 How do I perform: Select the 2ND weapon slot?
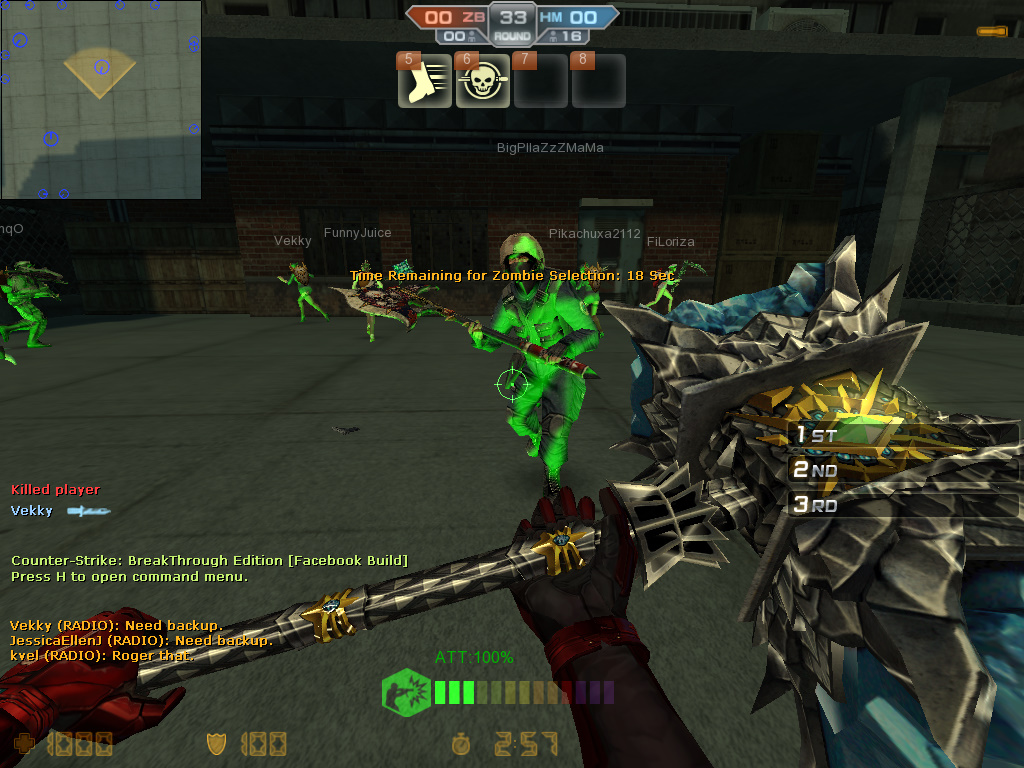tap(902, 470)
